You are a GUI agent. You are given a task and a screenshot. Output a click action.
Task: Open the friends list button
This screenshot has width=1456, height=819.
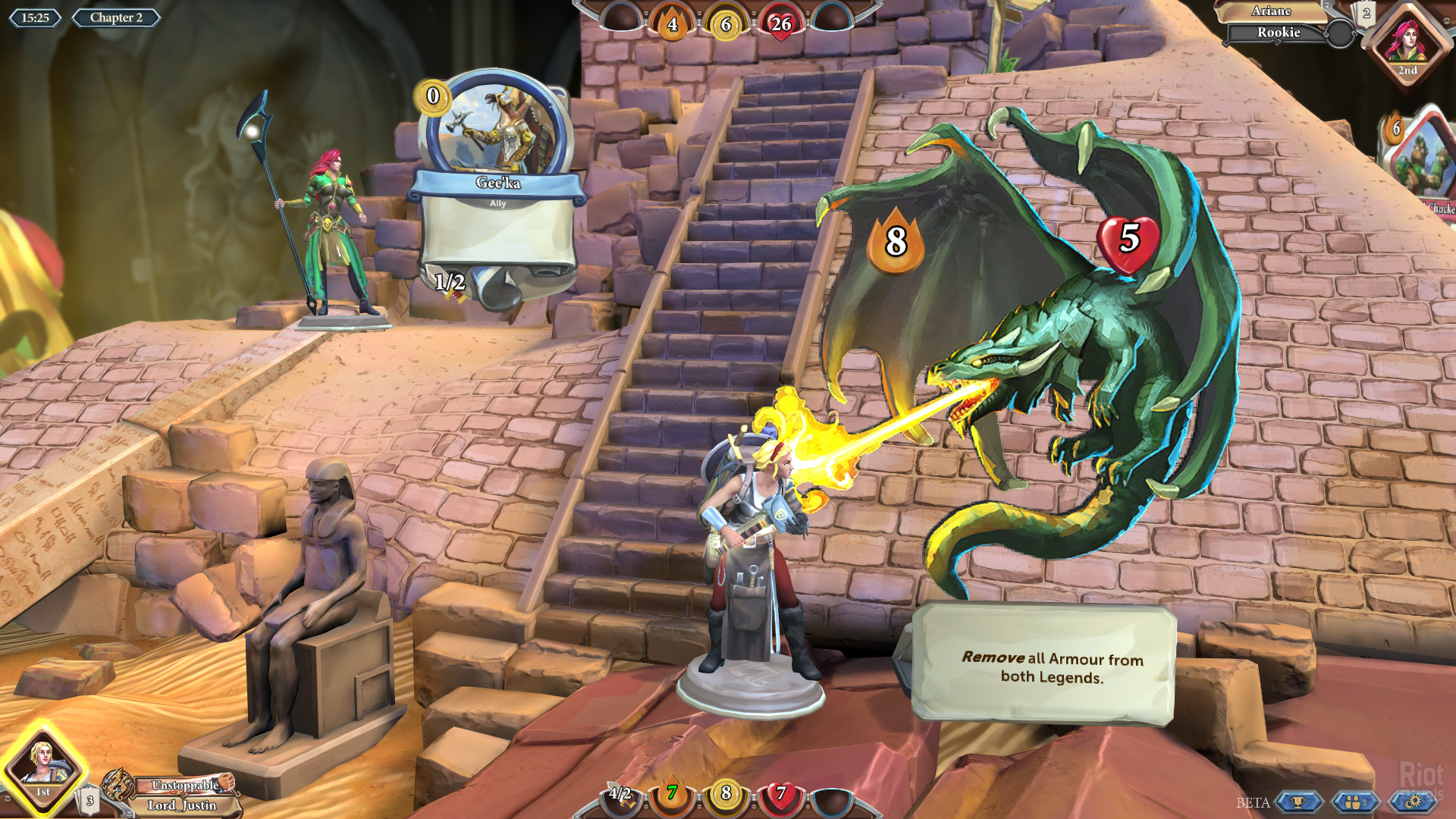(1355, 802)
